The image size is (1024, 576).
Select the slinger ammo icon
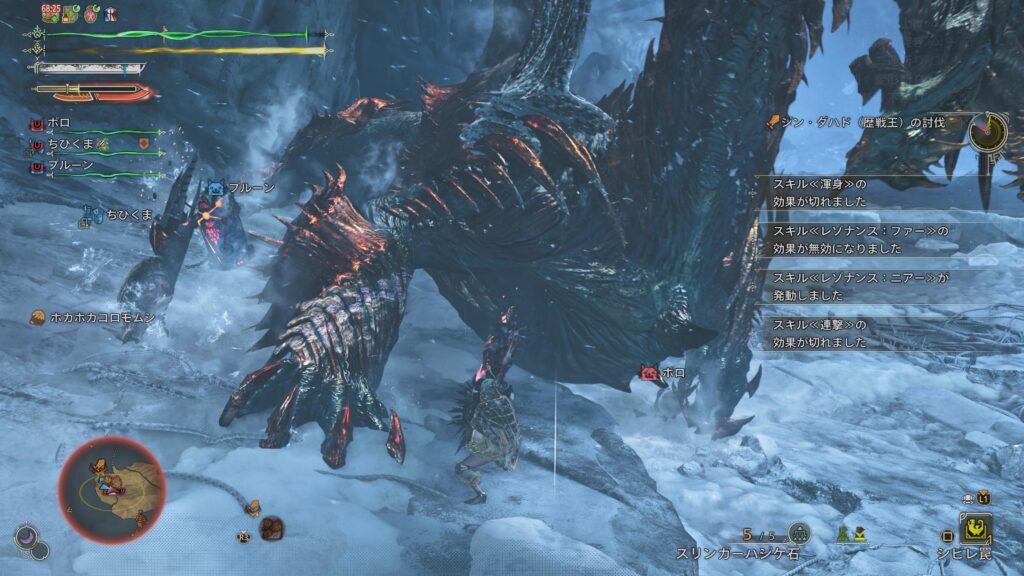tap(798, 534)
